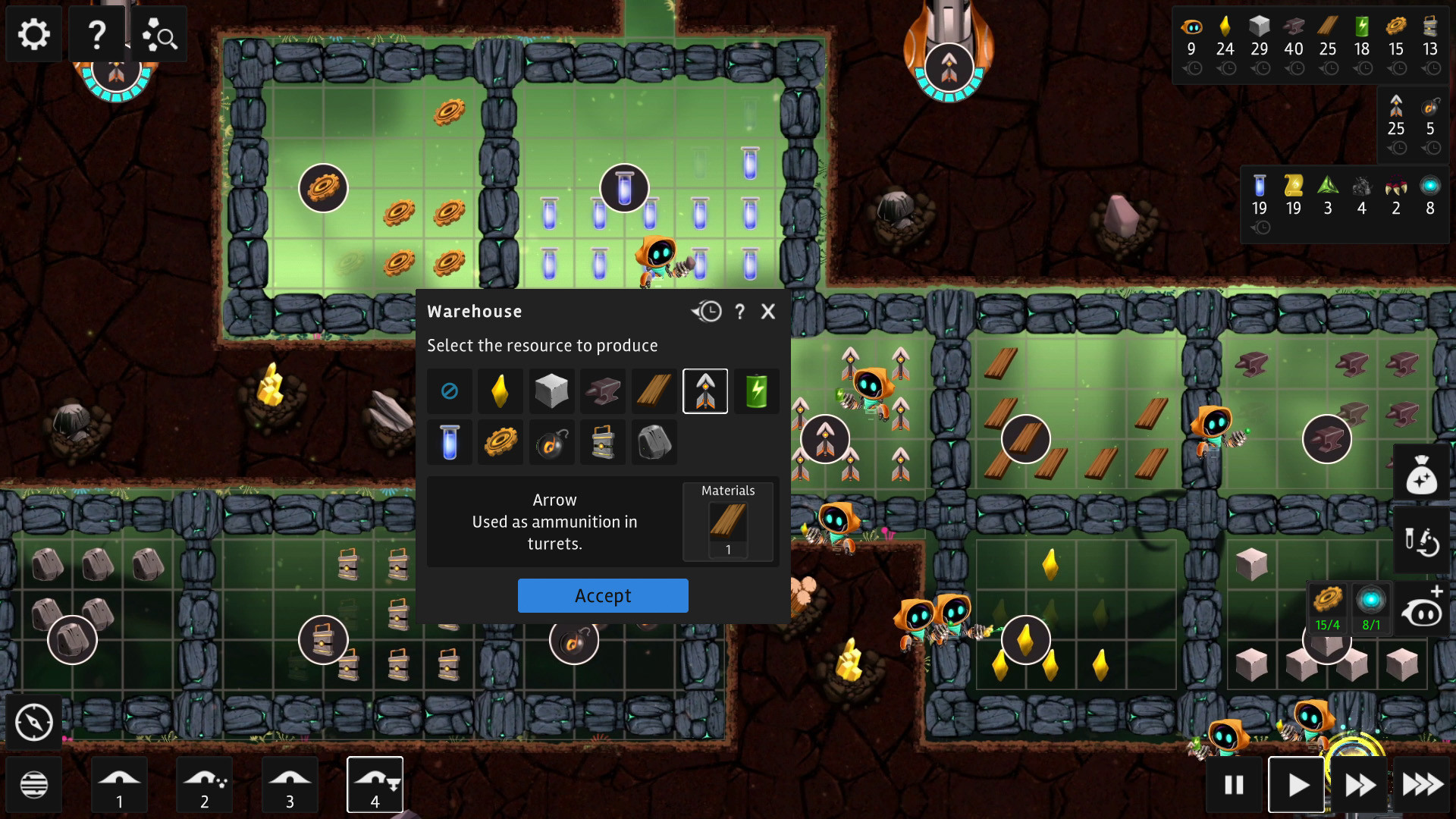
Task: Close the Warehouse dialog
Action: tap(768, 311)
